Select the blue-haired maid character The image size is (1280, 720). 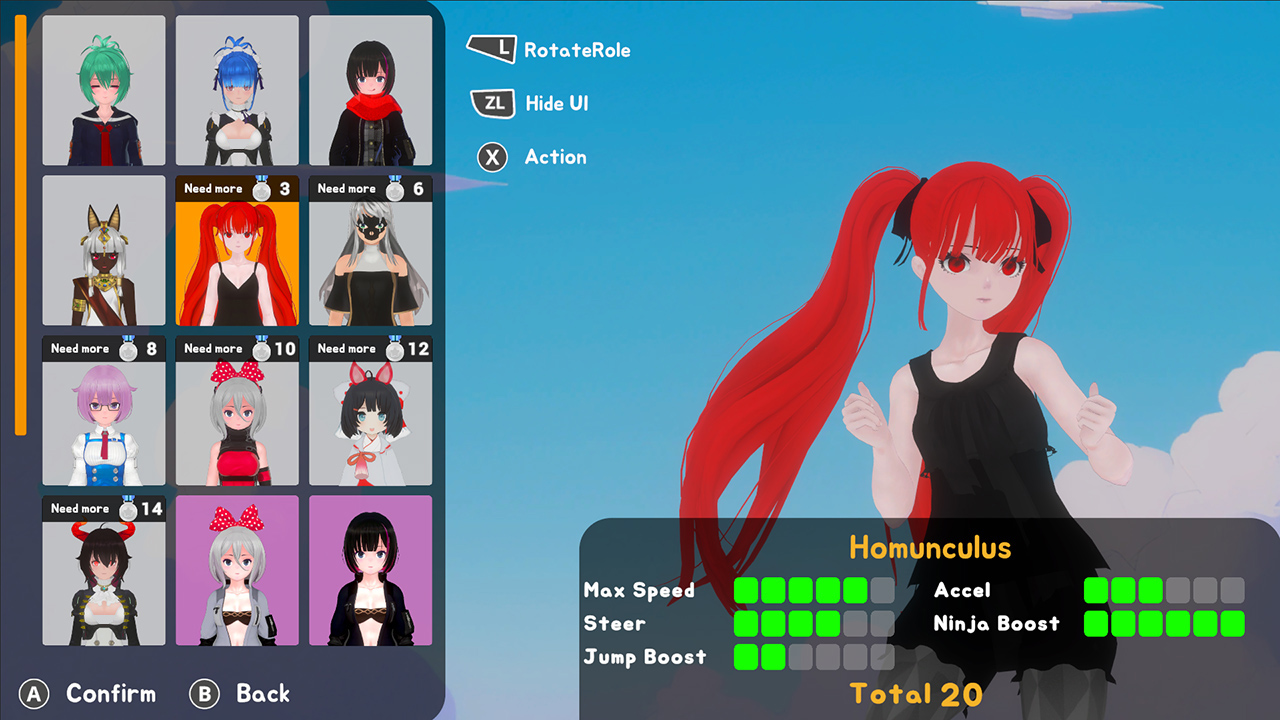coord(237,90)
